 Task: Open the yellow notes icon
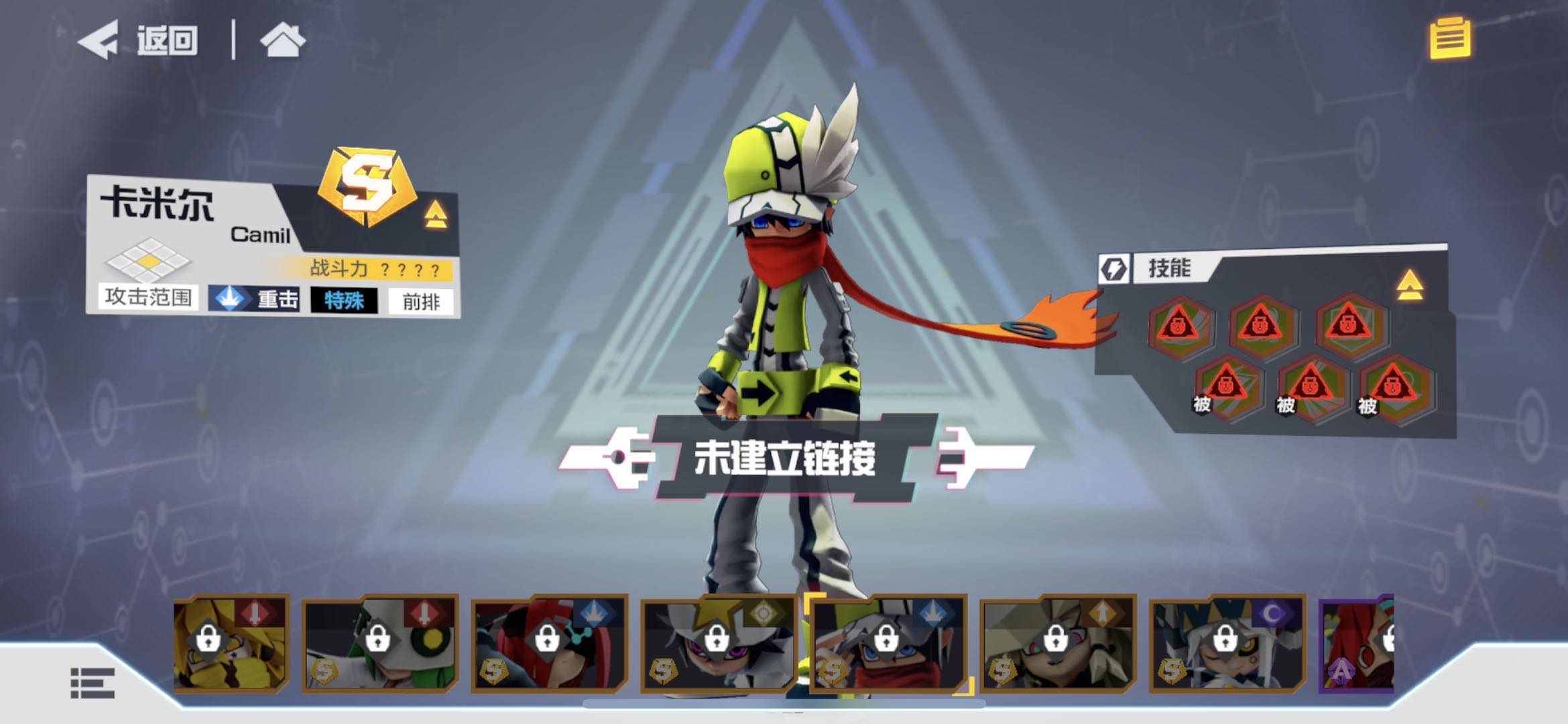[x=1449, y=39]
